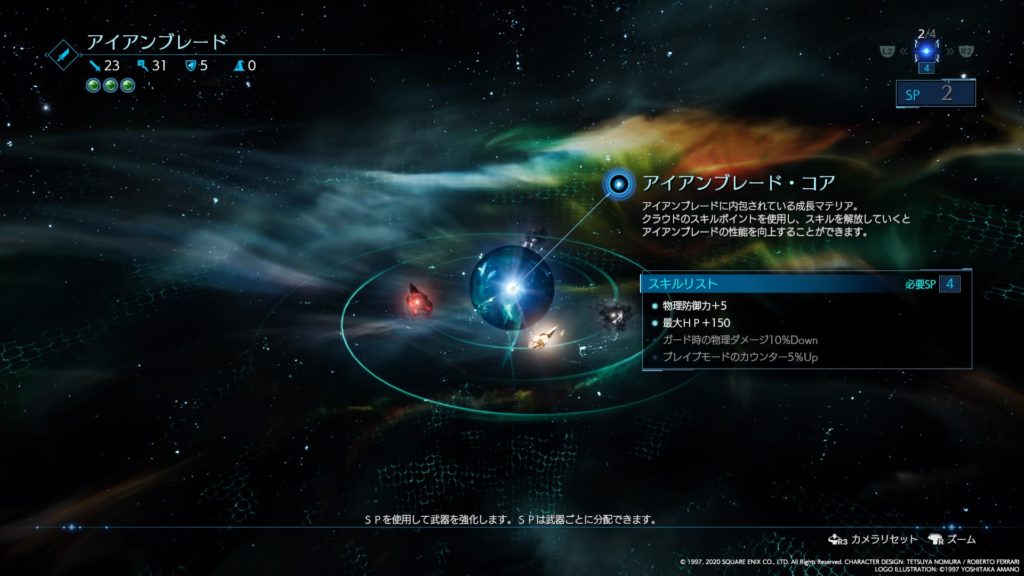Click the アイアンブレード・コア marker icon

coord(620,183)
